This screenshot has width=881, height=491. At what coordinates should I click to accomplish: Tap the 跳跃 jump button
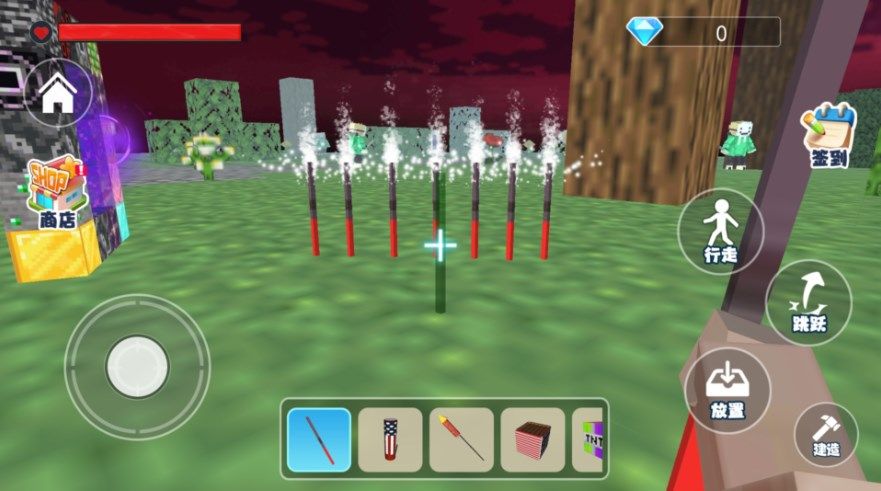click(x=808, y=301)
